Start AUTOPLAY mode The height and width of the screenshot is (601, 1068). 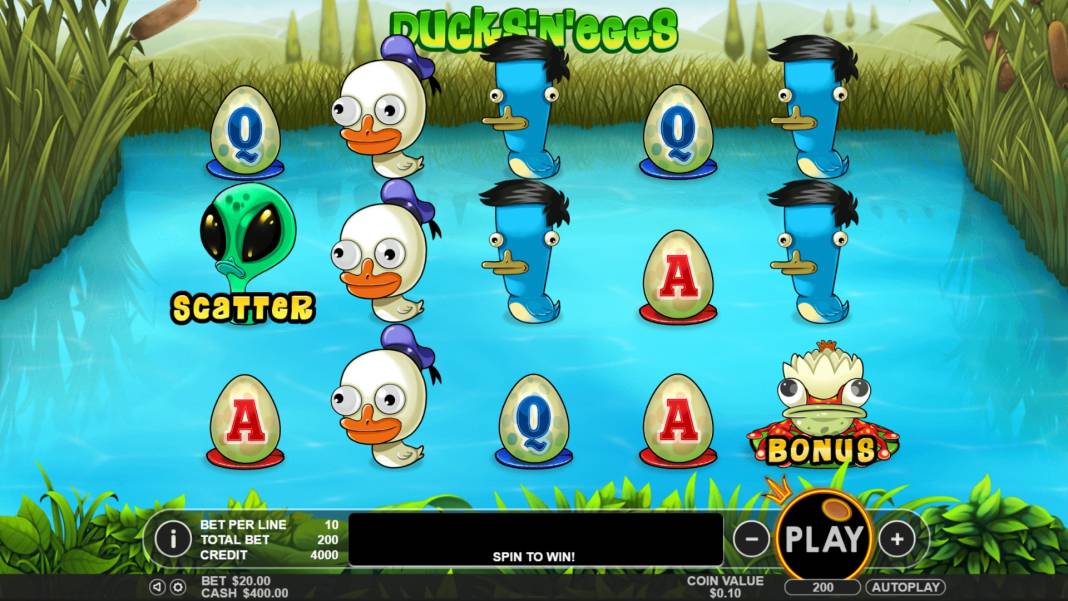click(905, 587)
